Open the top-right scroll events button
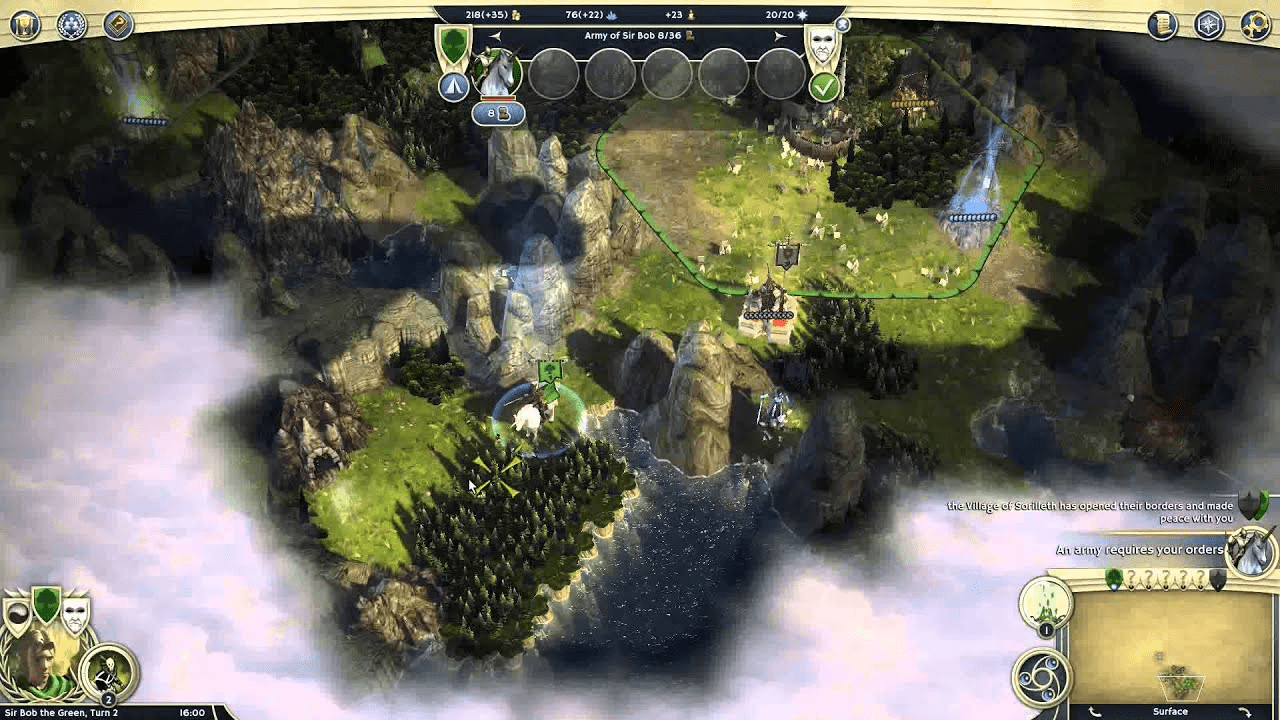 pyautogui.click(x=1162, y=25)
